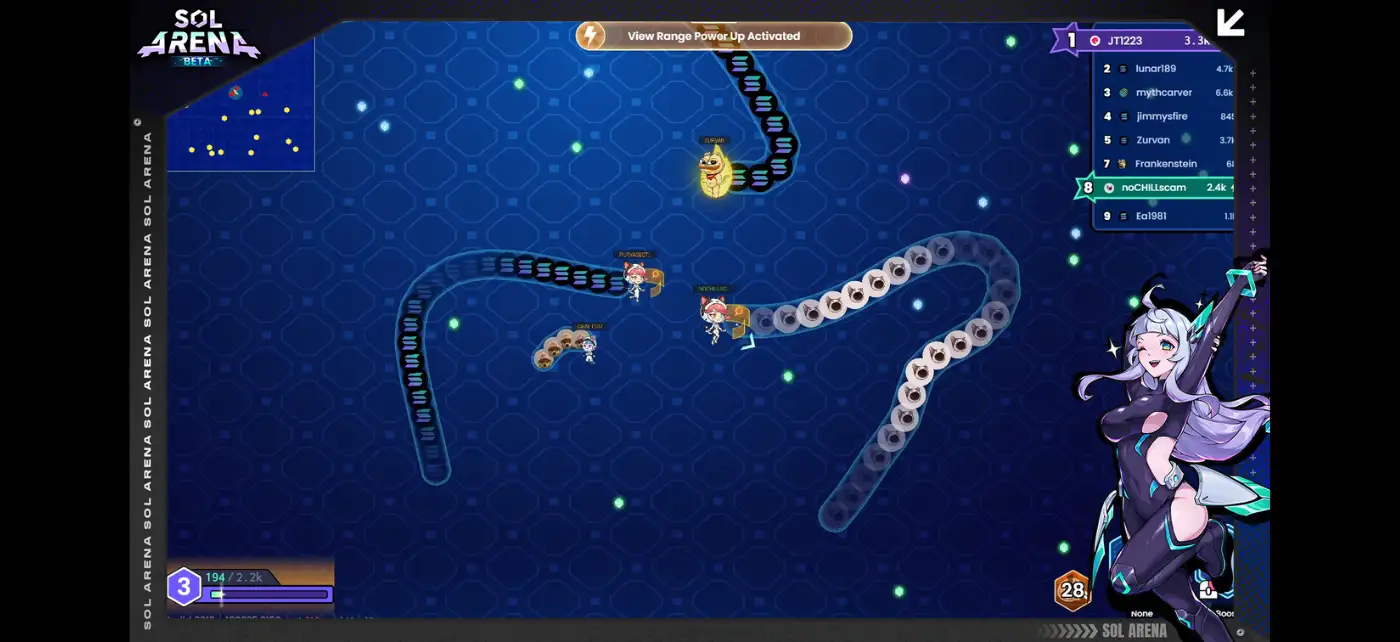Screen dimensions: 1400x642
Task: Select mythcarver leaderboard row
Action: (x=1164, y=93)
